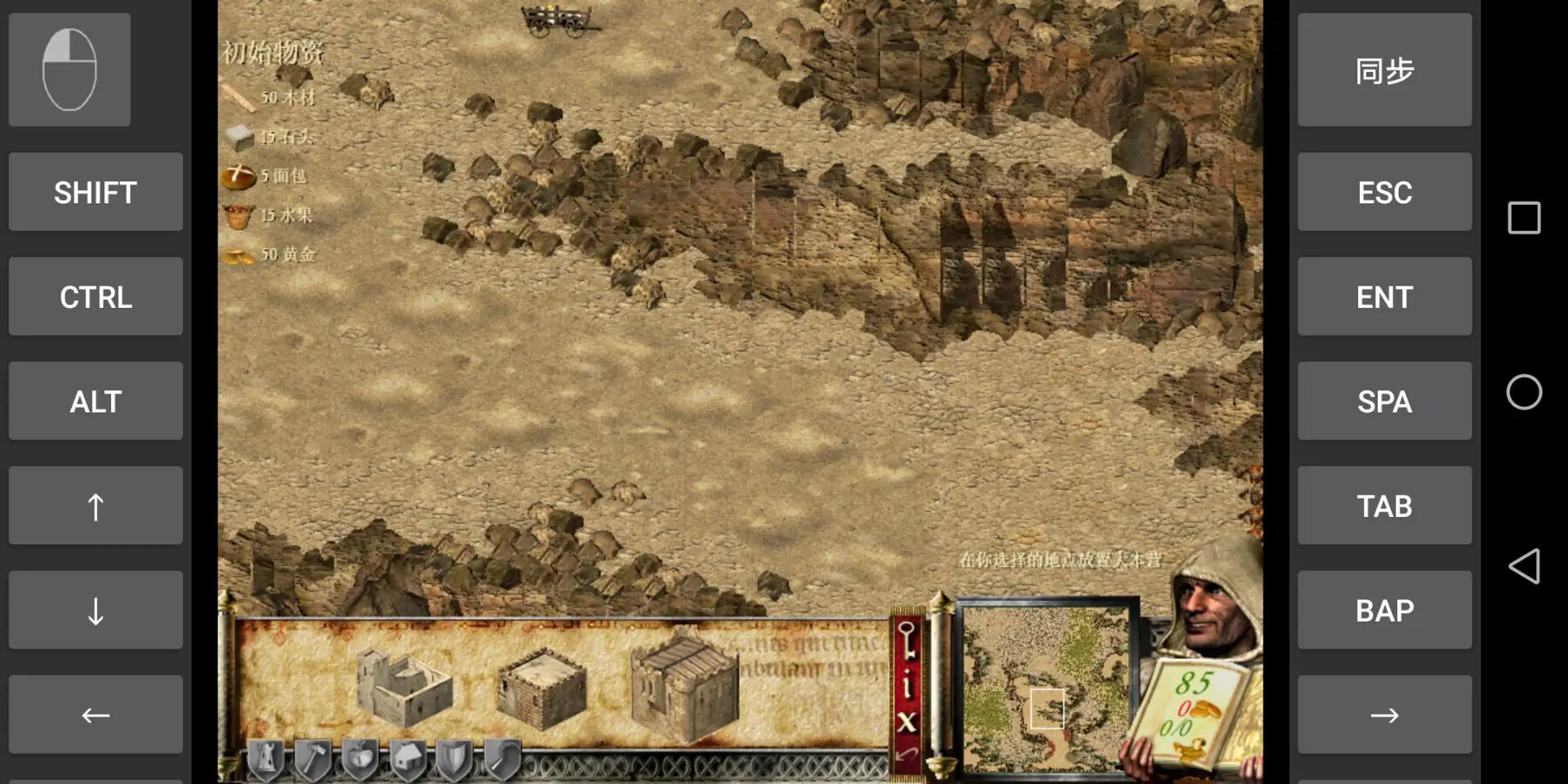
Task: Click the key options menu icon
Action: (x=906, y=639)
